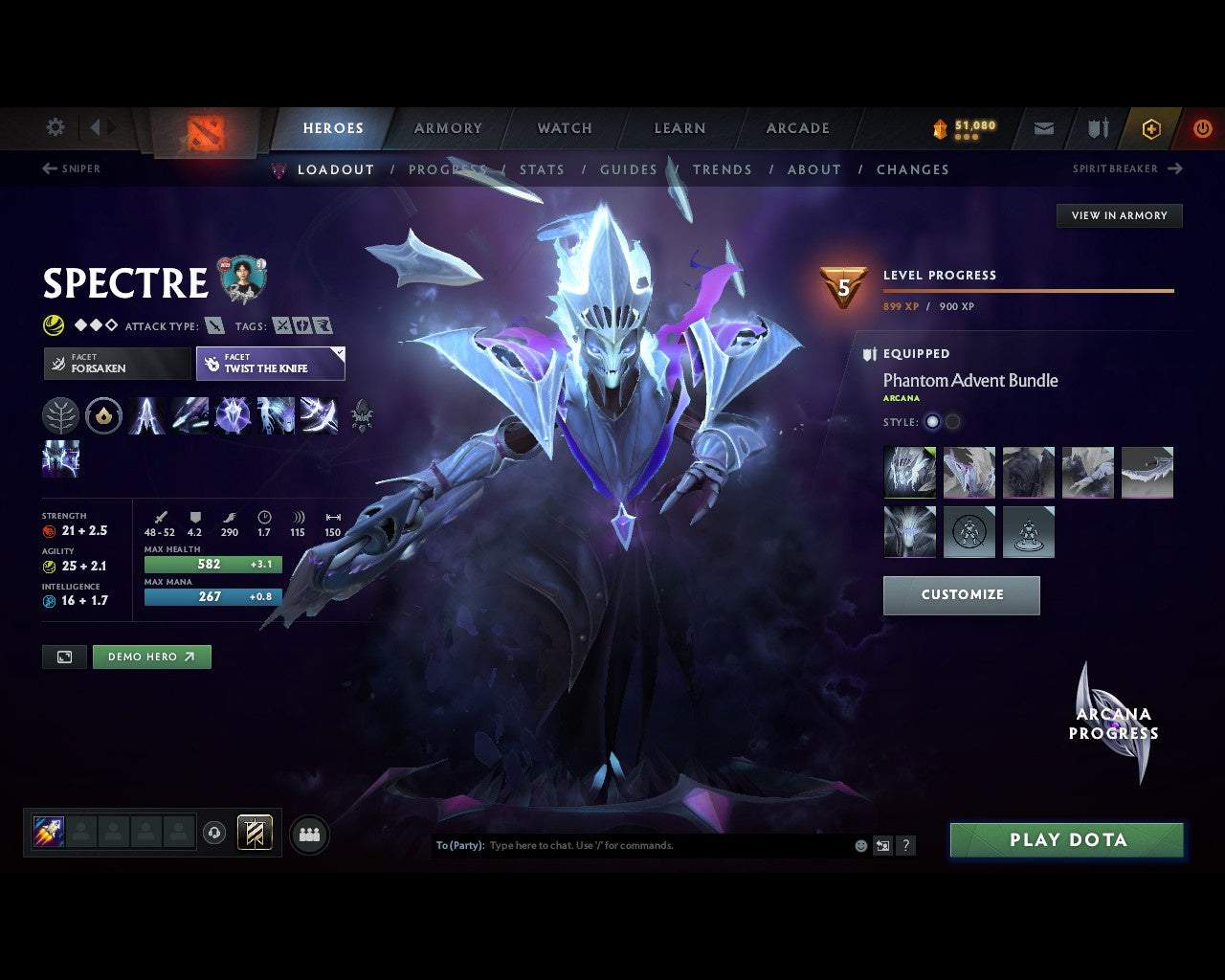Viewport: 1225px width, 980px height.
Task: Click the Level Progress XP bar
Action: 1029,290
